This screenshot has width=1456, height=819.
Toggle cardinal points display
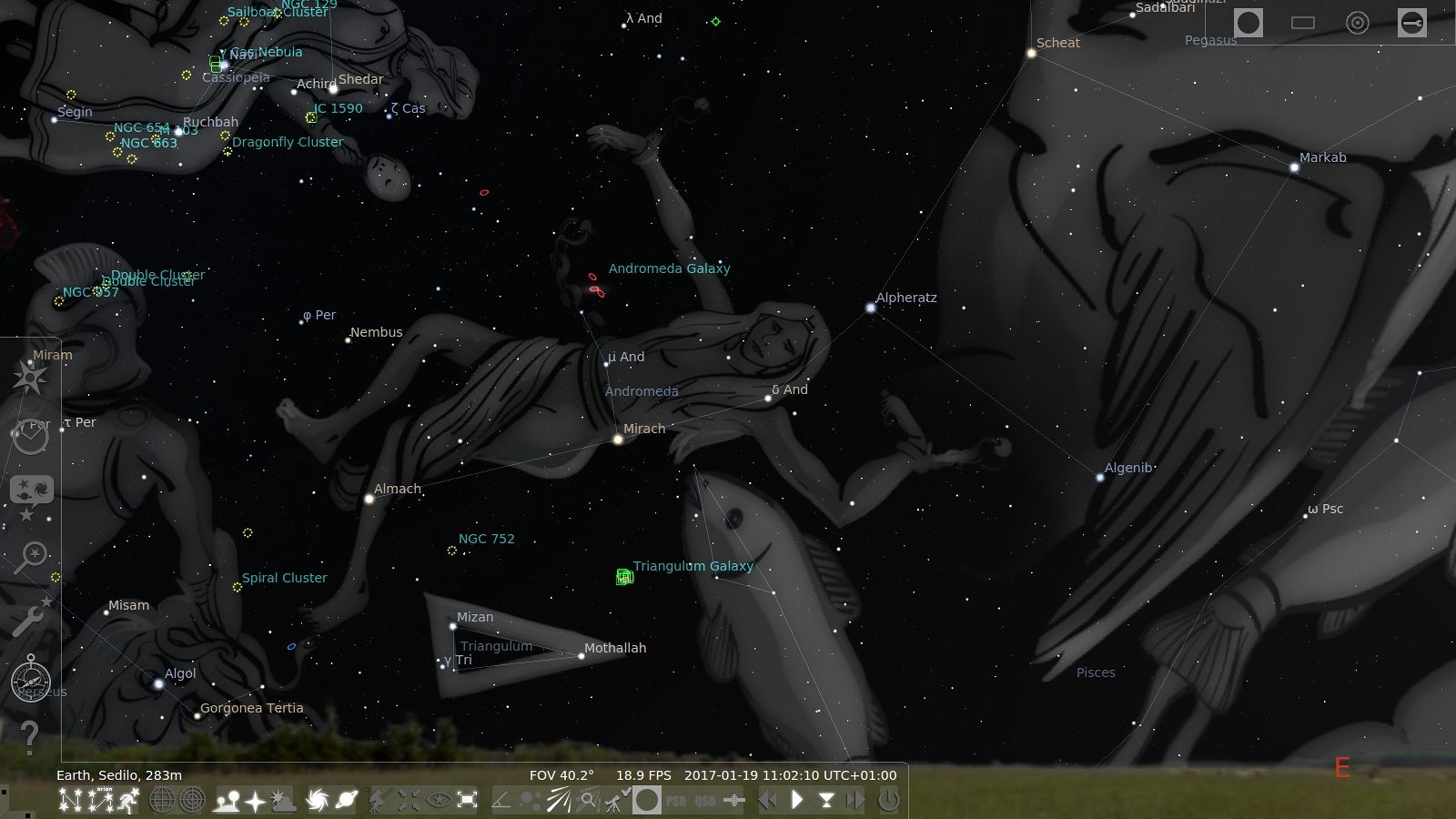[255, 801]
